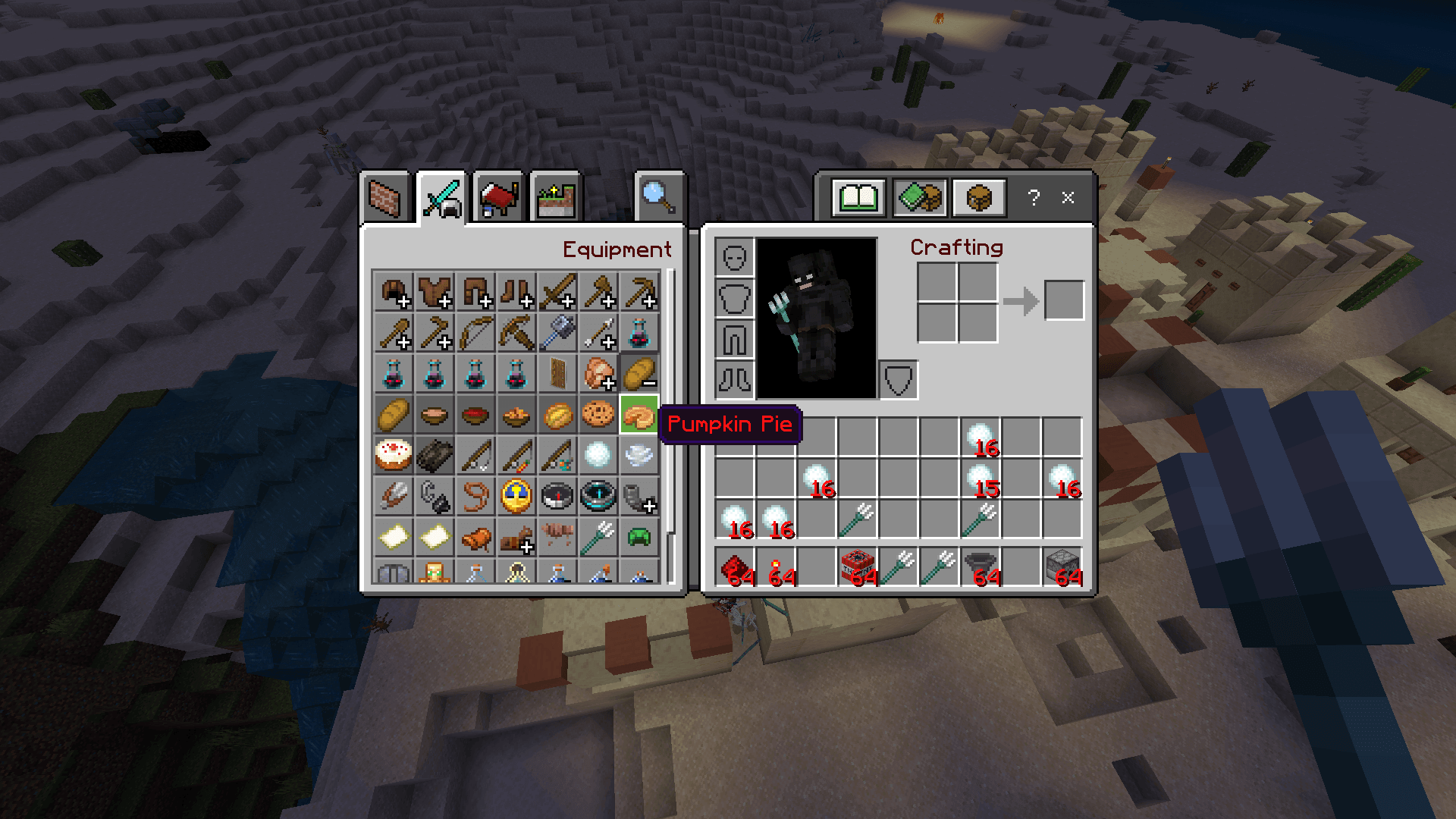The width and height of the screenshot is (1456, 819).
Task: Switch to the Nature grass block tab
Action: (x=555, y=198)
